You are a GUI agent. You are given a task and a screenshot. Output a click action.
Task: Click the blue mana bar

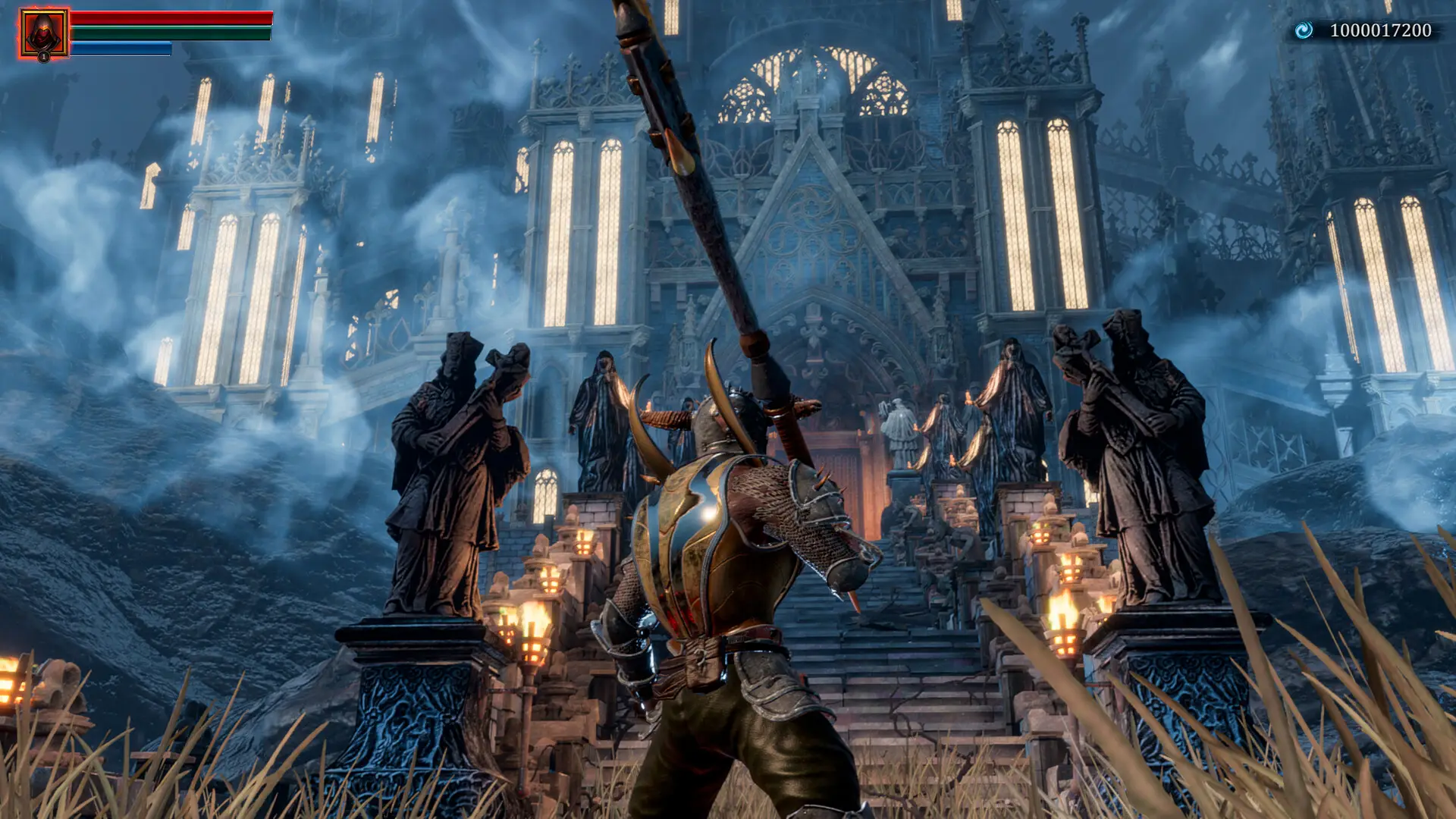coord(121,49)
